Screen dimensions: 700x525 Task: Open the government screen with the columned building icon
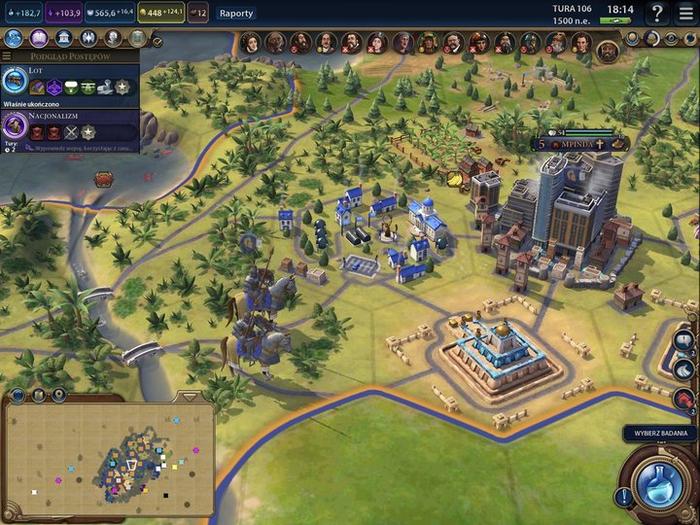(x=63, y=38)
